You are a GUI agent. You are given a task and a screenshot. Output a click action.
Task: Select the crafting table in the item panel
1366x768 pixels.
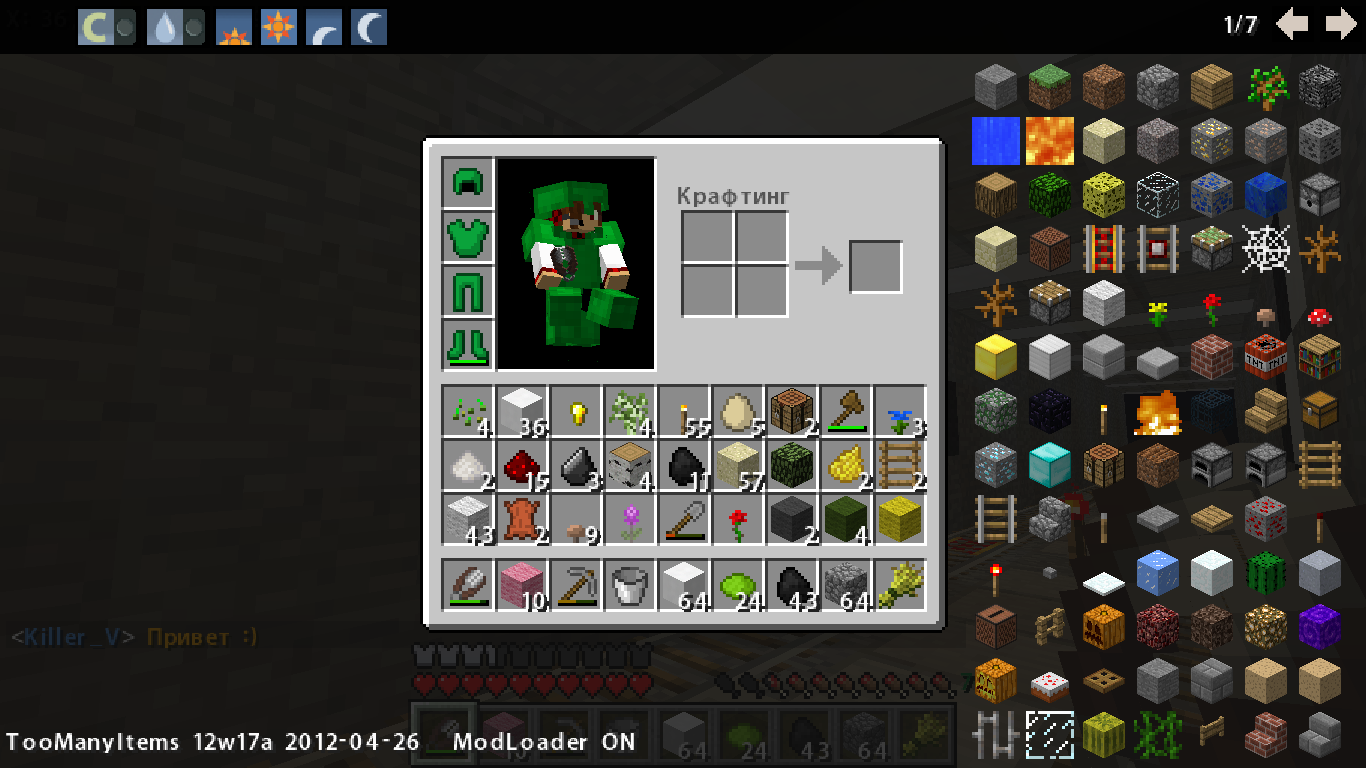1100,464
